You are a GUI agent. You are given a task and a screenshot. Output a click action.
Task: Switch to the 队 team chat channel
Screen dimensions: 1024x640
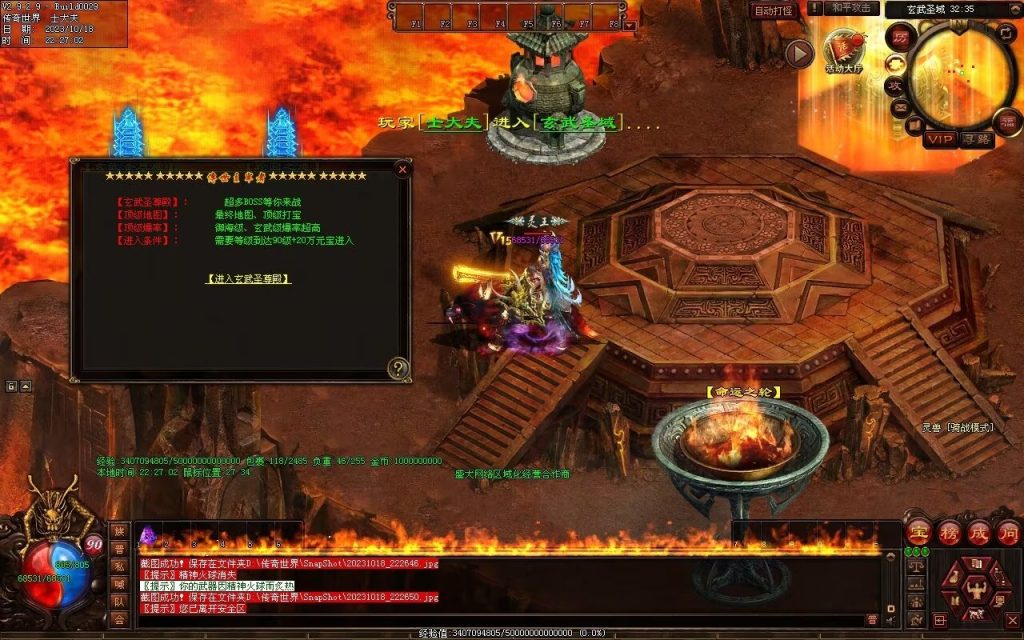(x=119, y=601)
